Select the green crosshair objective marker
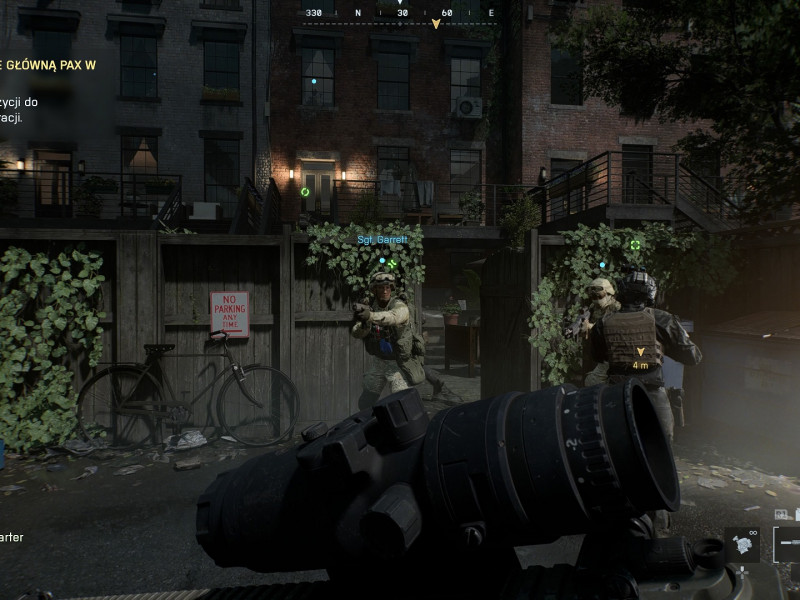This screenshot has height=600, width=800. point(635,245)
